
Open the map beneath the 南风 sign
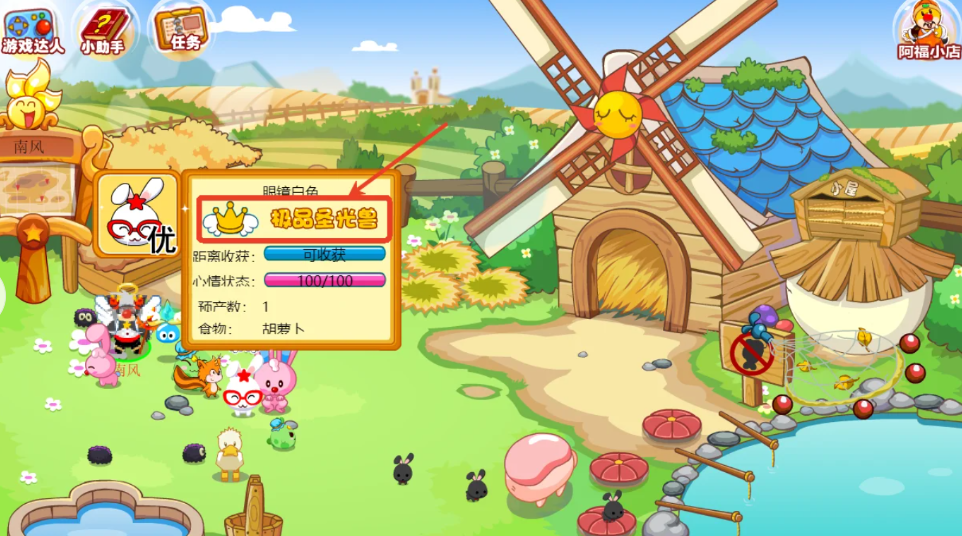coord(38,188)
